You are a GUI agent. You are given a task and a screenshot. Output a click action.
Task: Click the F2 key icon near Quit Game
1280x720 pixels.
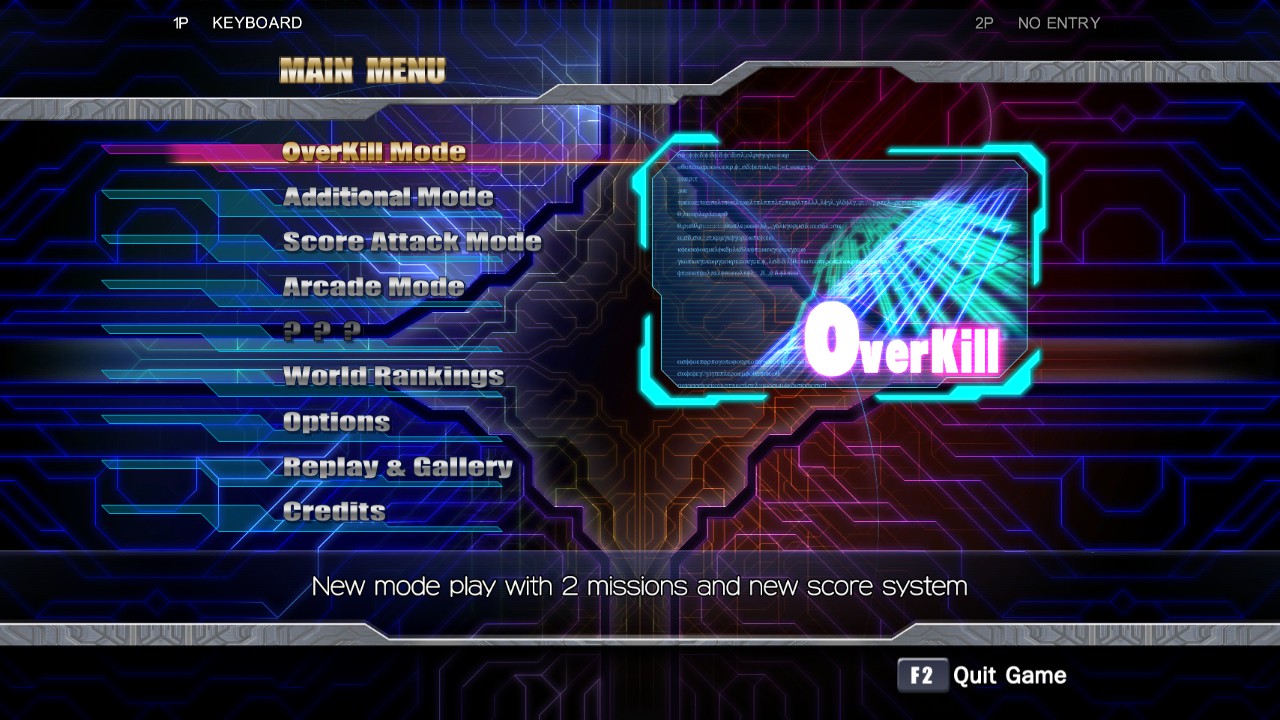point(923,675)
